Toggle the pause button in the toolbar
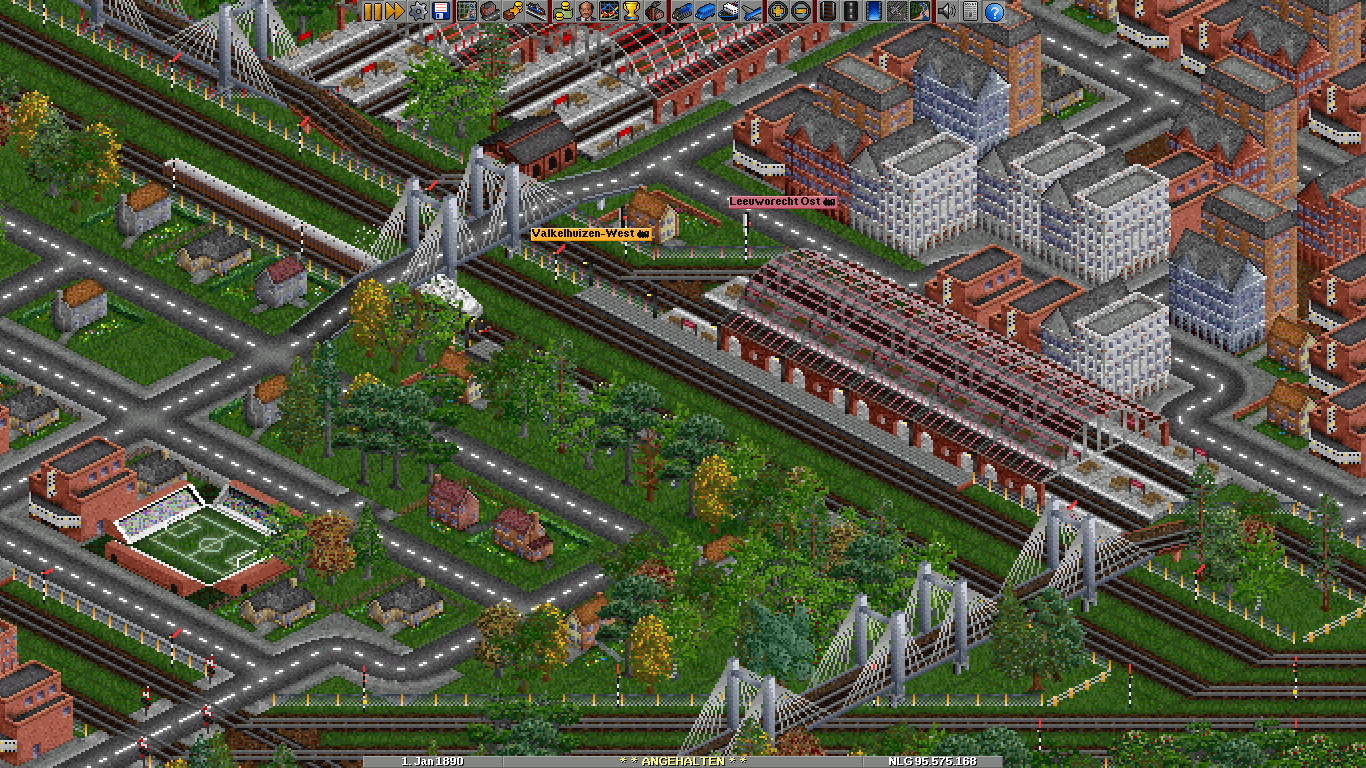Image resolution: width=1366 pixels, height=768 pixels. pos(373,11)
